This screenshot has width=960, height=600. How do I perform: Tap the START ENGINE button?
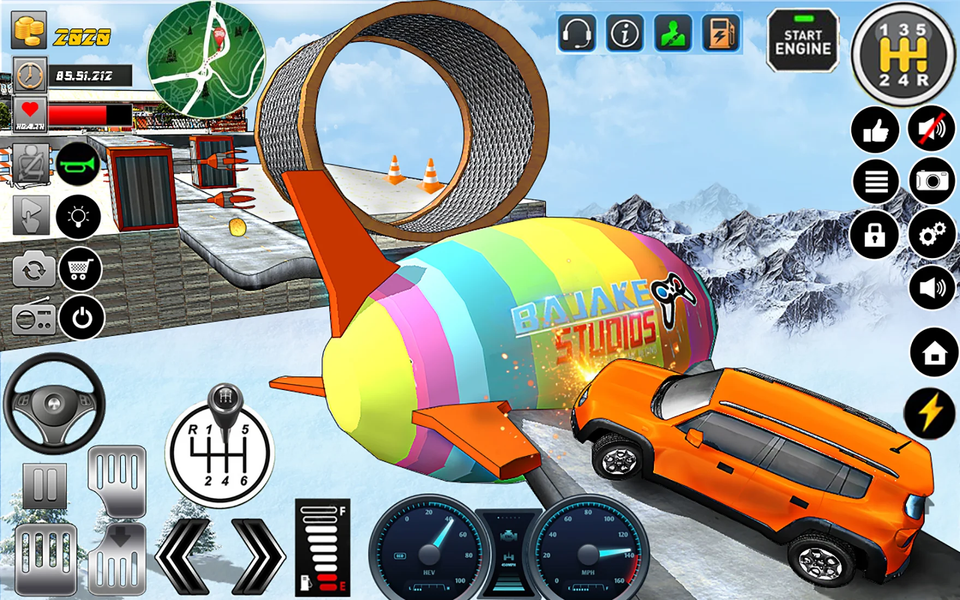[x=803, y=40]
